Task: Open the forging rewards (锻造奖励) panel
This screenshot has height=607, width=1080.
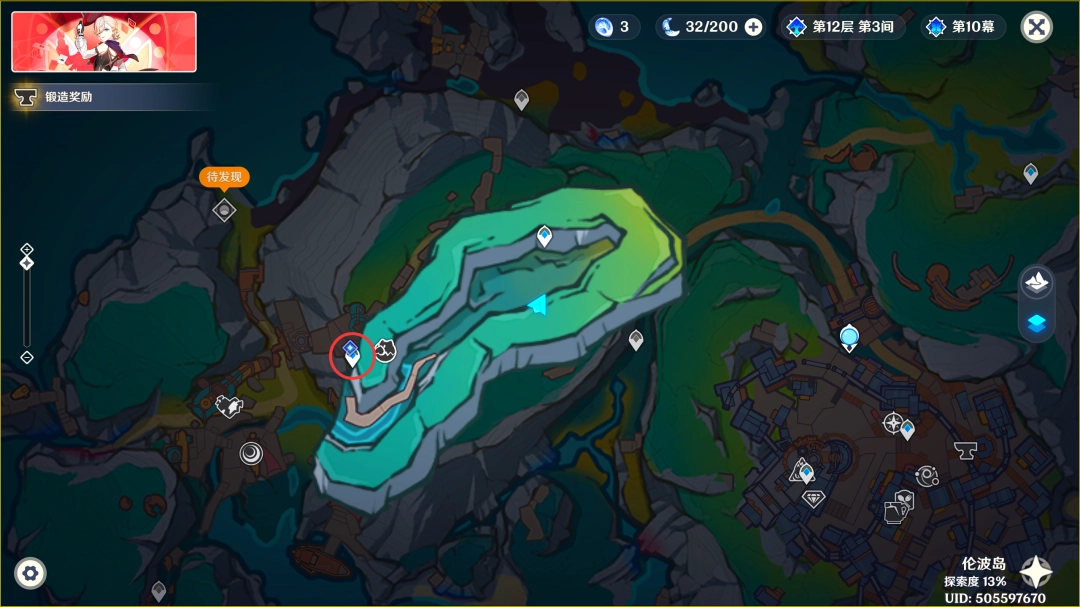Action: point(68,97)
